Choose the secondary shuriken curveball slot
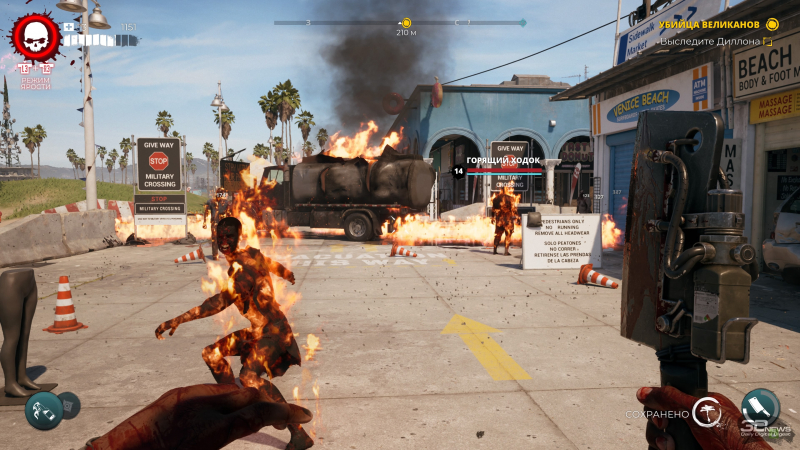The image size is (800, 450). coord(69,404)
